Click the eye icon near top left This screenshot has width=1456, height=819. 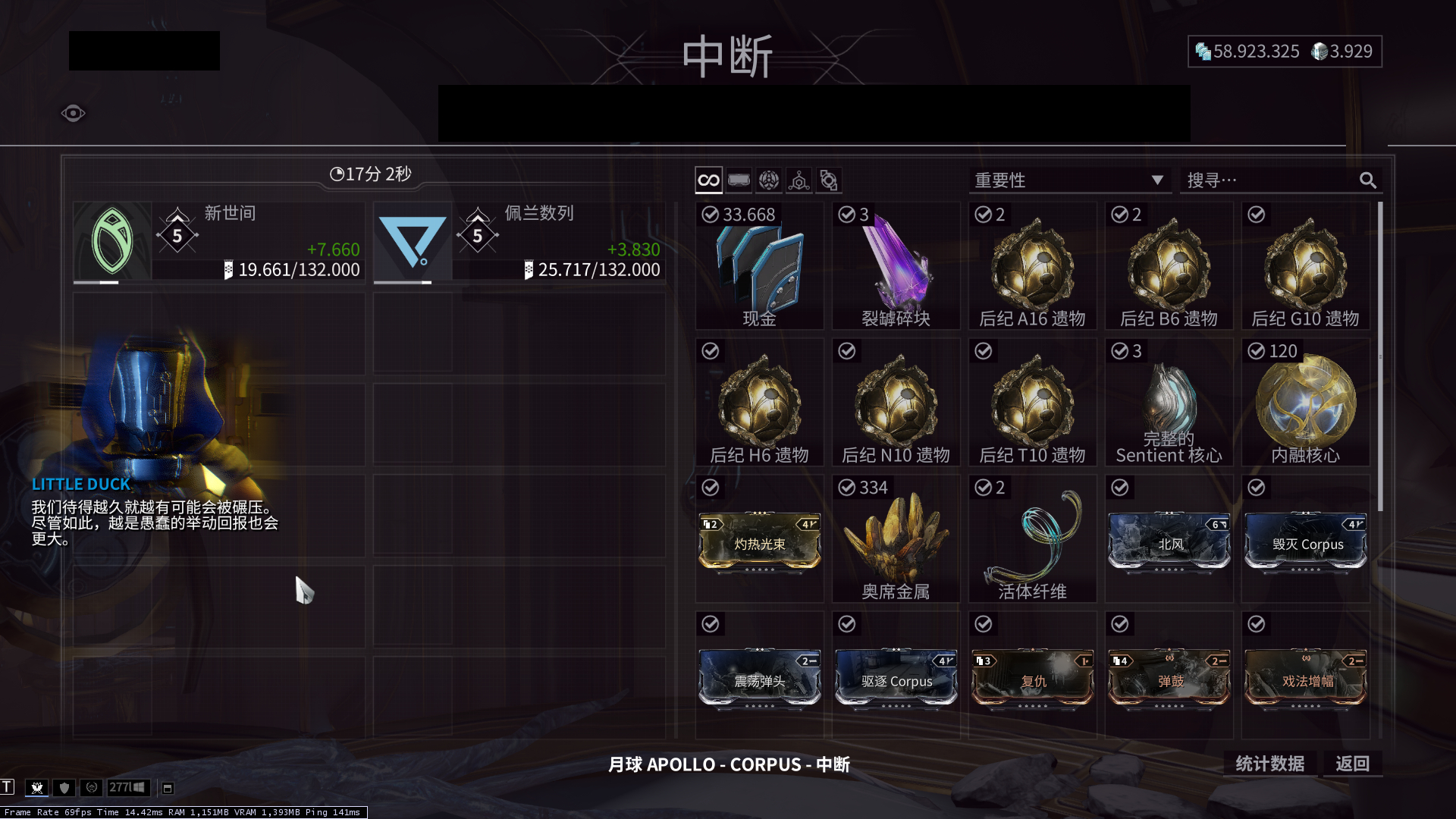[x=73, y=112]
